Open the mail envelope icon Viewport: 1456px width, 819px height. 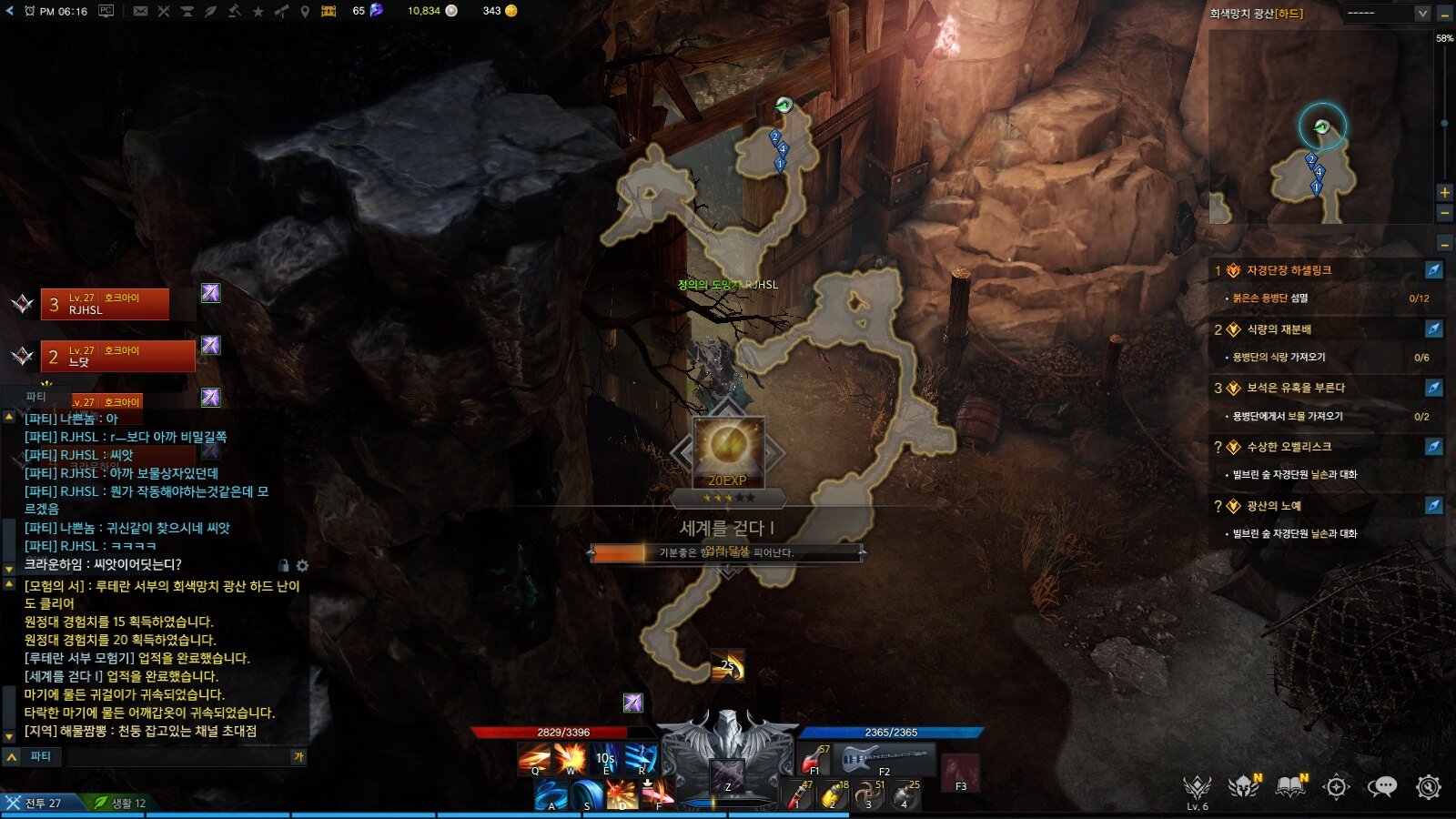pos(140,11)
